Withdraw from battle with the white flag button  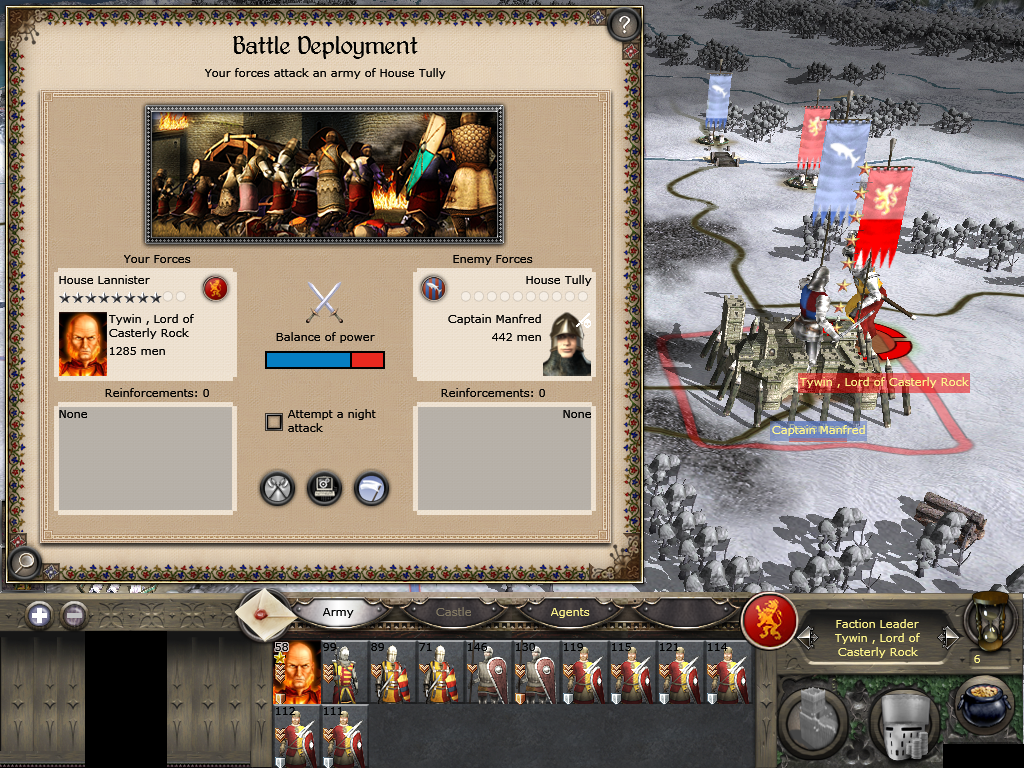371,489
